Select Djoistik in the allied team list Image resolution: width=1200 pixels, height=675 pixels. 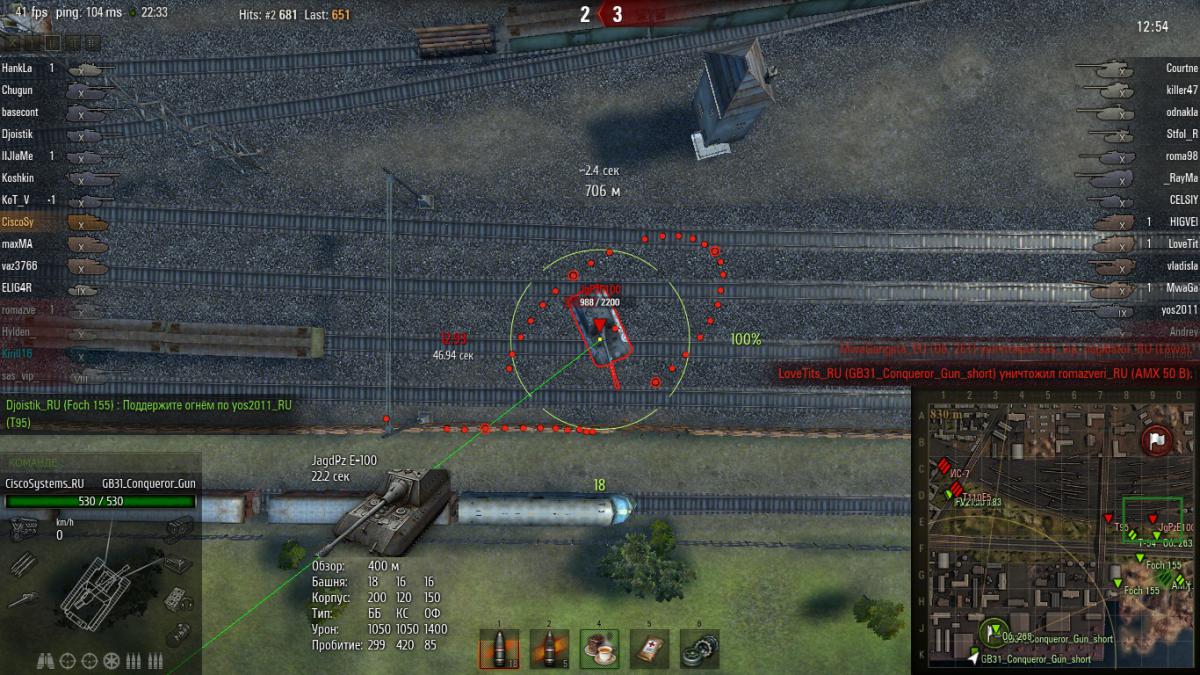click(x=20, y=134)
